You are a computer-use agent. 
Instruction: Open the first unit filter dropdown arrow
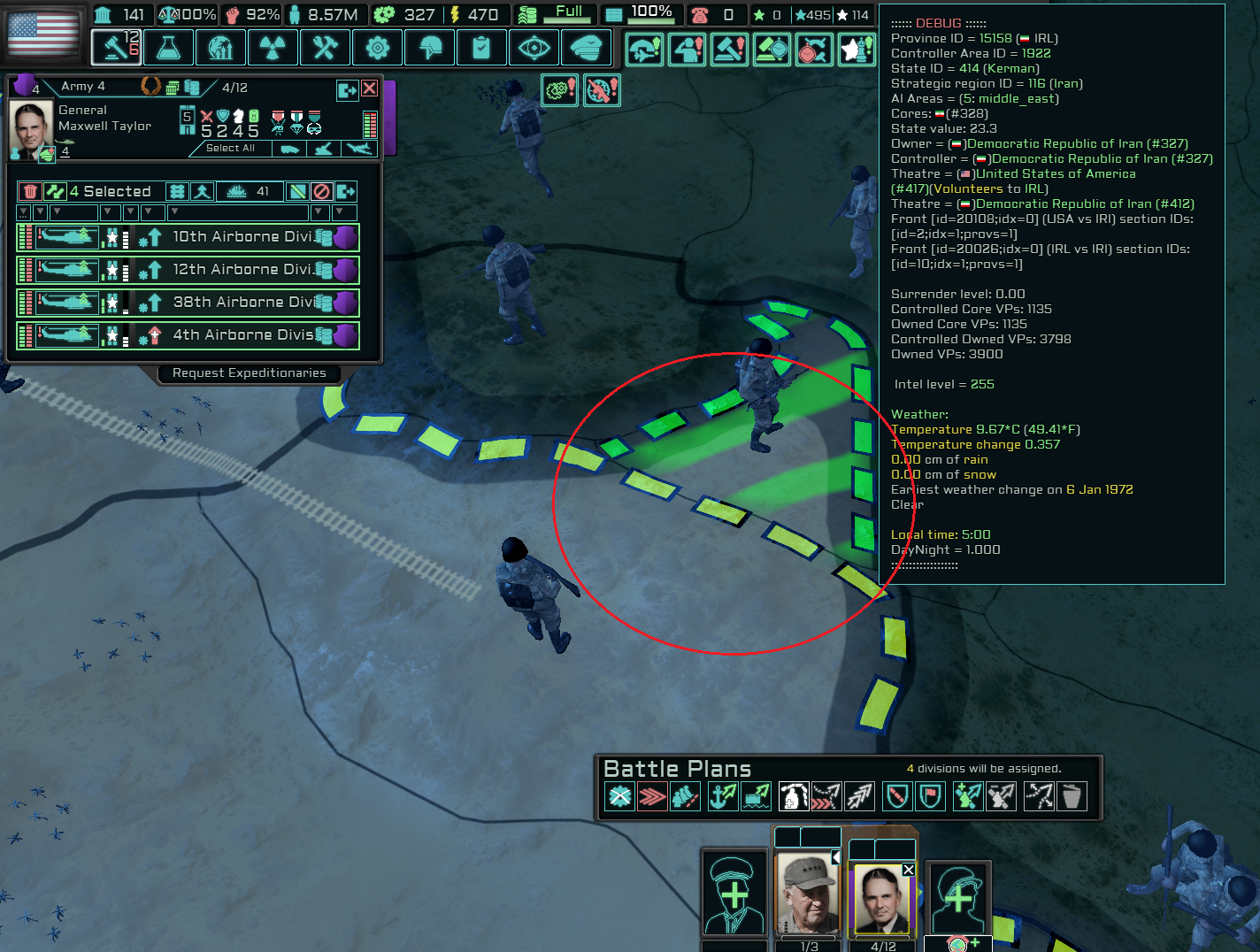(x=23, y=212)
